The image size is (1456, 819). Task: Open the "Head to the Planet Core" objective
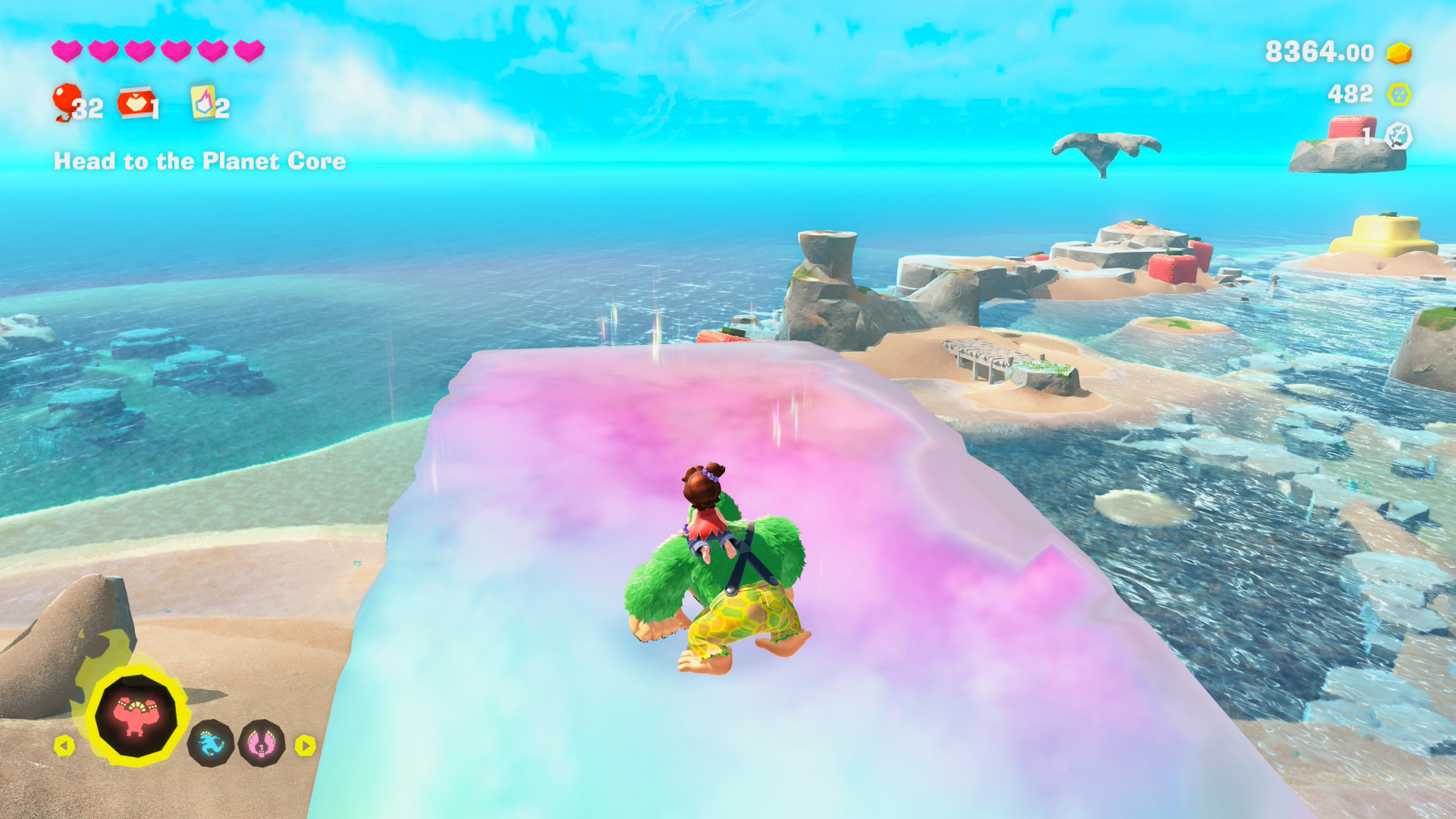point(199,161)
